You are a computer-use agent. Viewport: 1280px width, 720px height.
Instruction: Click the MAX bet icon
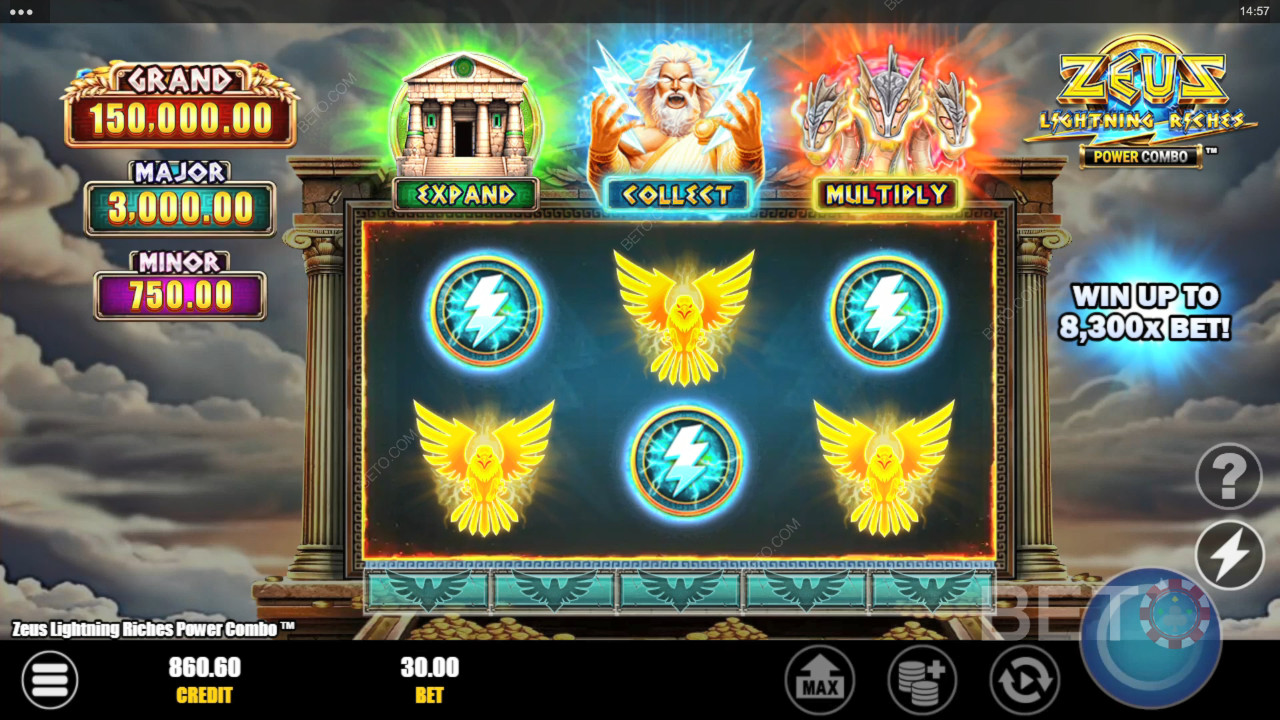[x=820, y=678]
